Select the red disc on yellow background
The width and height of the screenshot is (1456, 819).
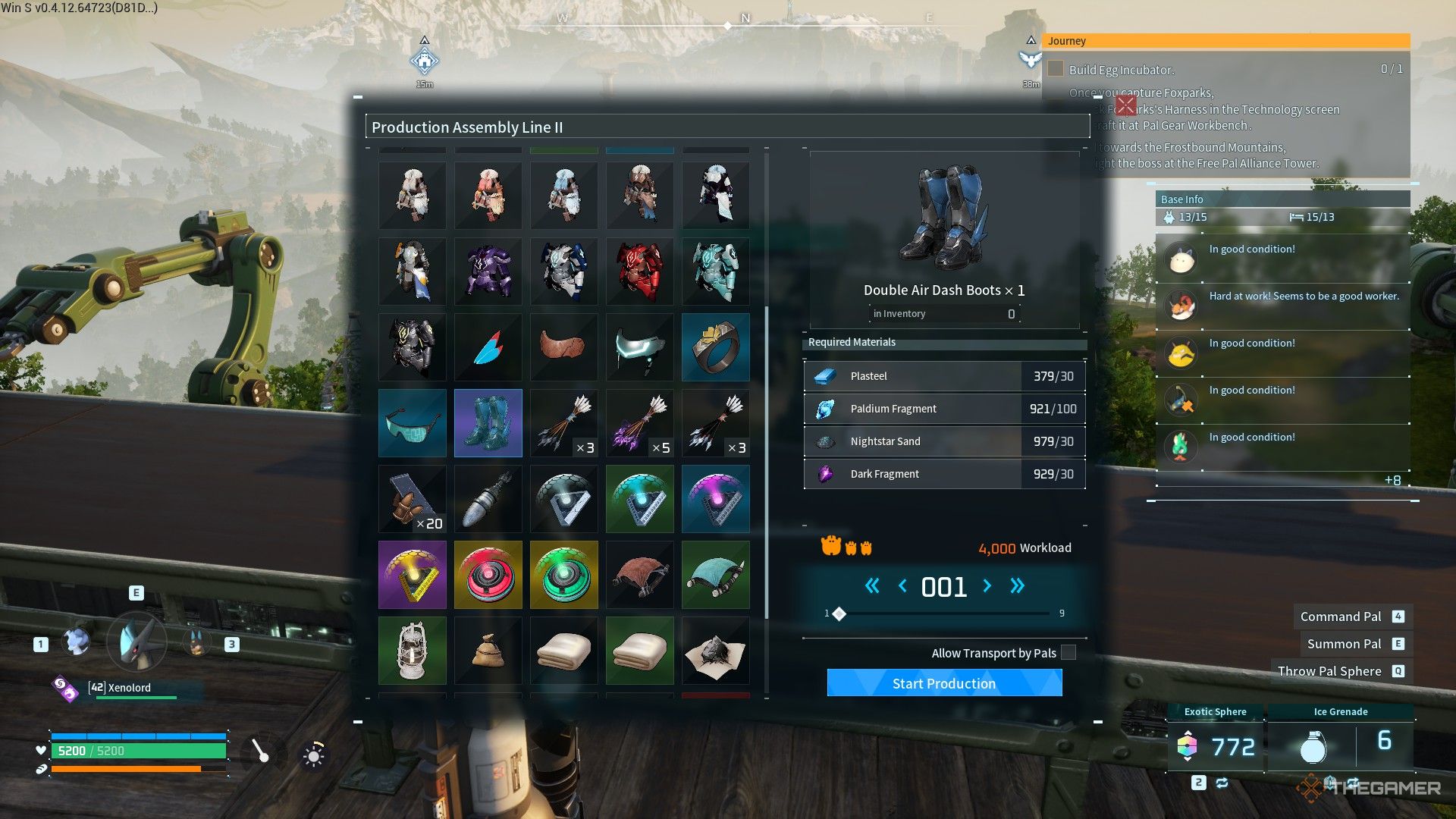[488, 575]
